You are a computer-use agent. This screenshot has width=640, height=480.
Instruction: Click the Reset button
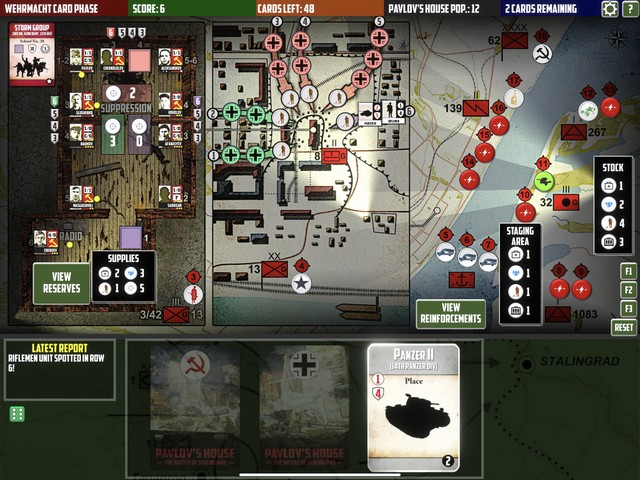point(624,328)
